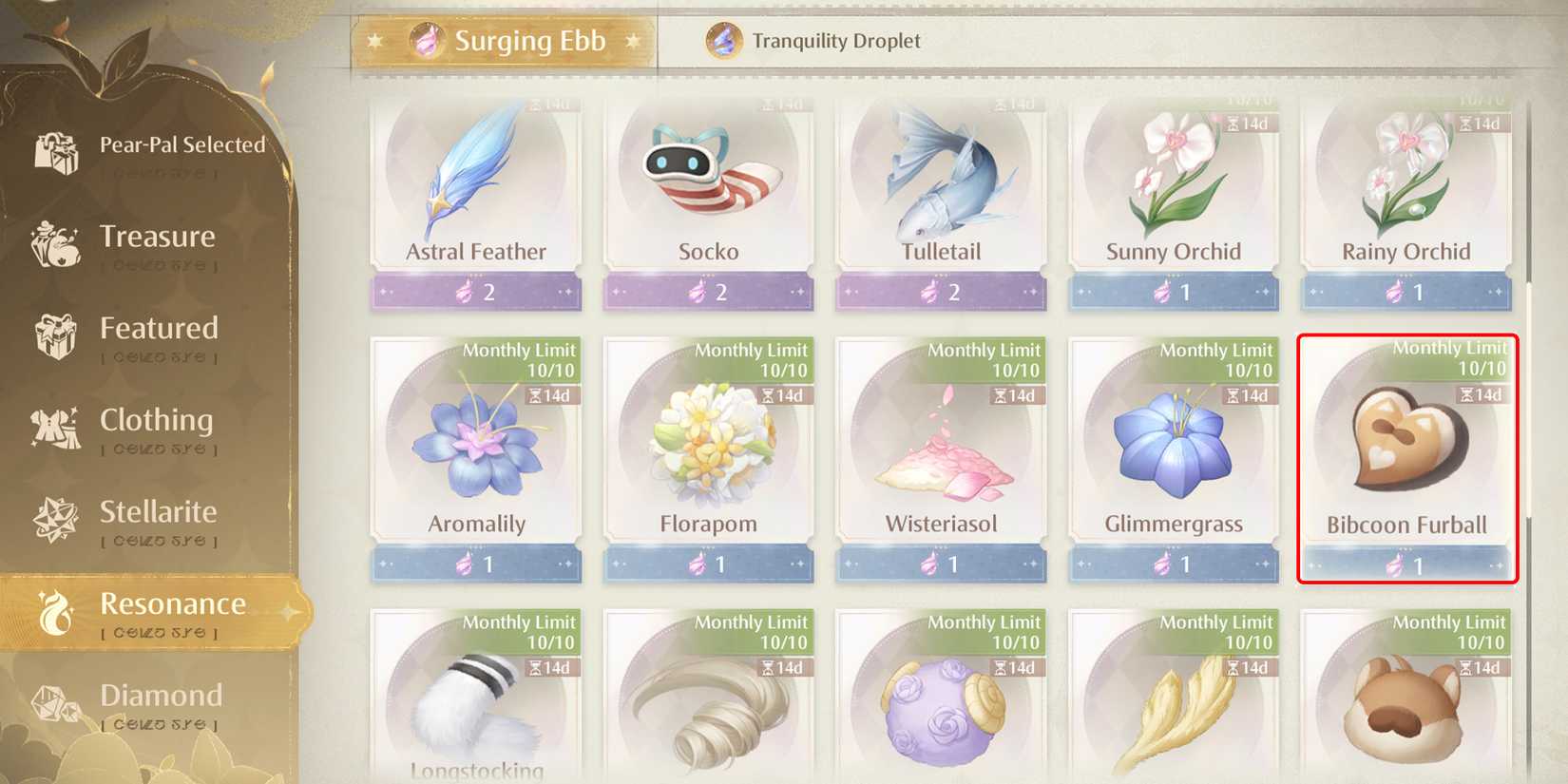Image resolution: width=1568 pixels, height=784 pixels.
Task: Click the Longstocking item card
Action: click(476, 703)
